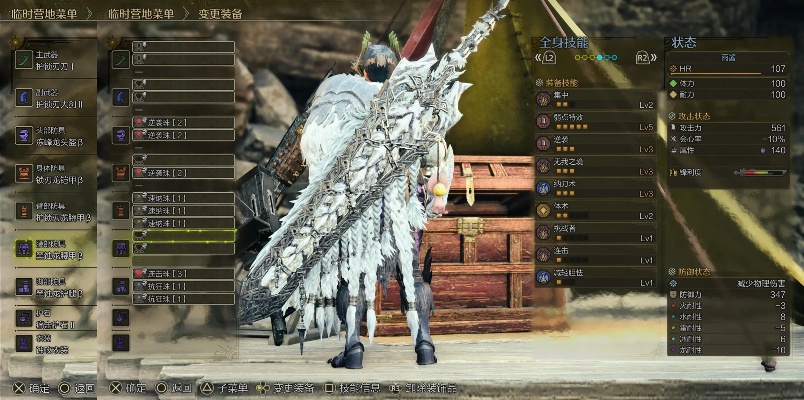Select the highlighted 腰部装具 waist armor slot
The width and height of the screenshot is (804, 400).
(x=55, y=248)
